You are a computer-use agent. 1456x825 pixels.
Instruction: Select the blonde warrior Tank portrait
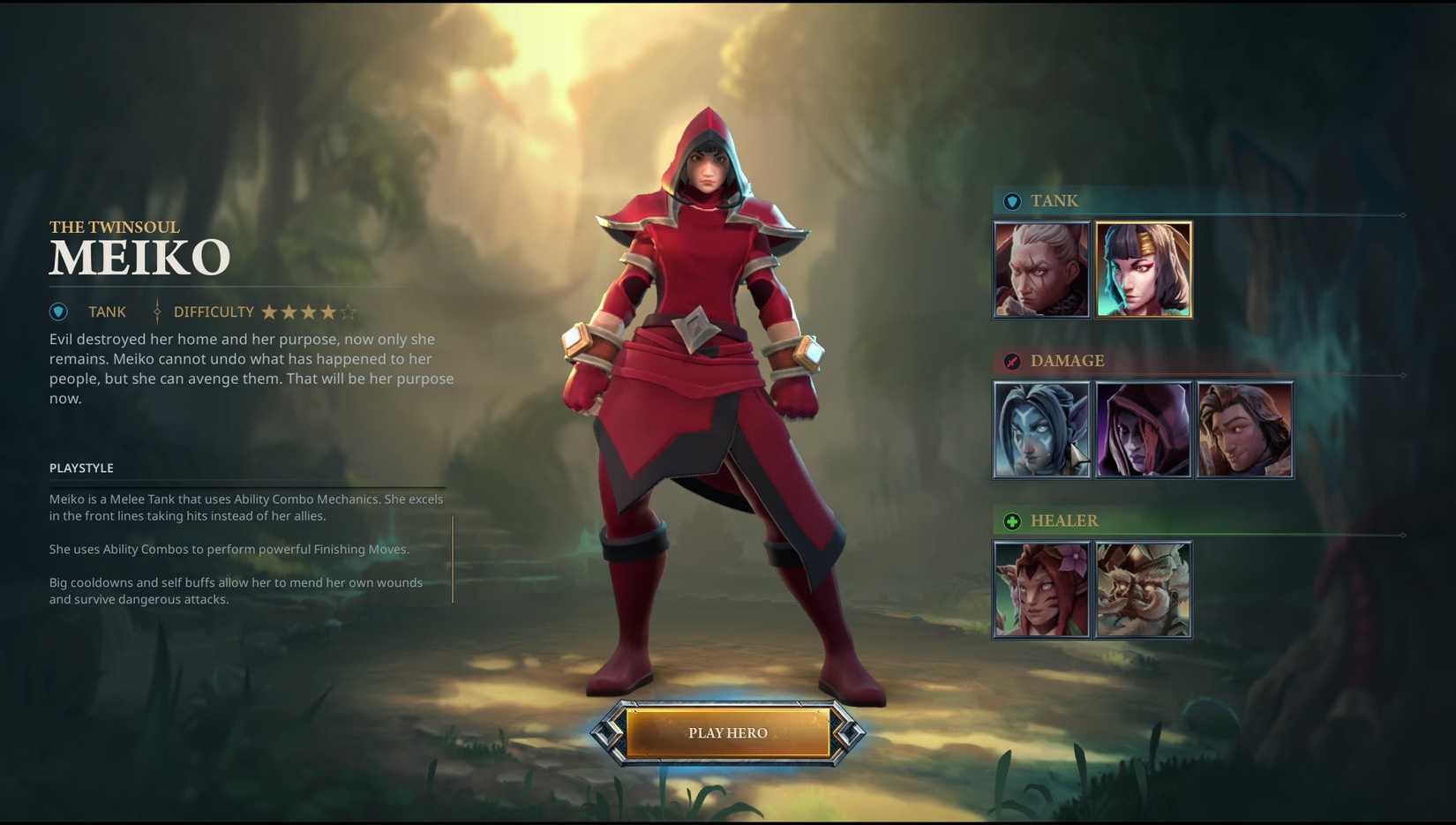click(x=1041, y=269)
